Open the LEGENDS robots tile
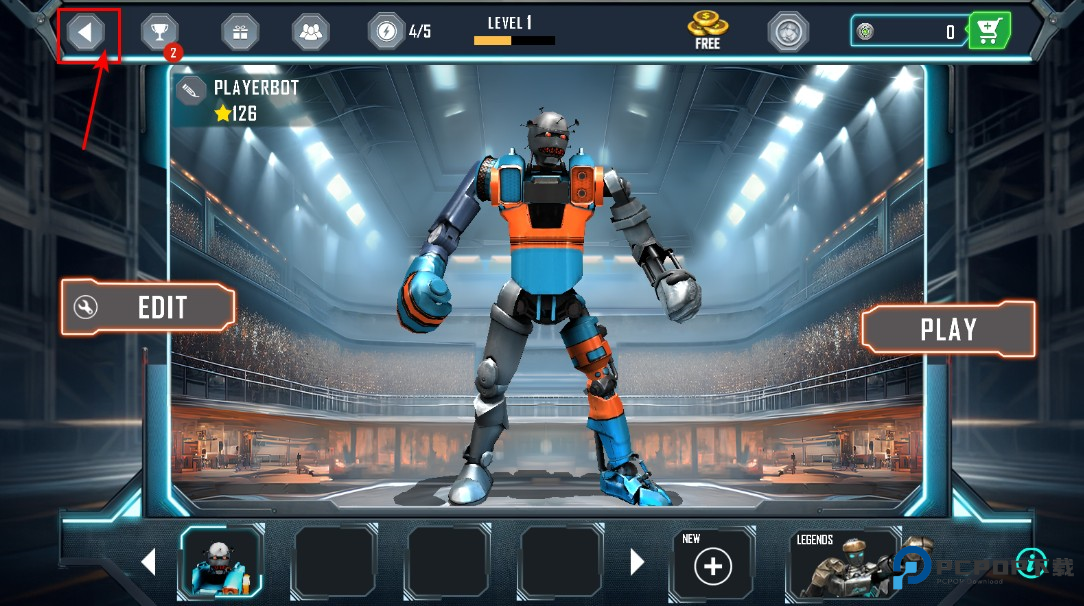 tap(842, 565)
